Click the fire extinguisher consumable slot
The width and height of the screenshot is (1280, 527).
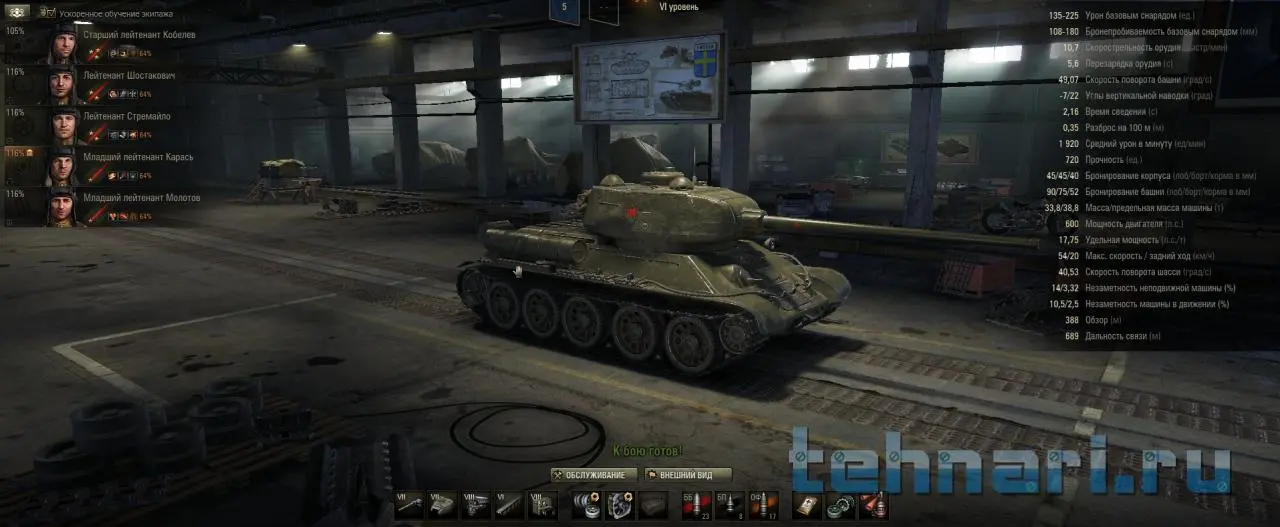pos(874,505)
